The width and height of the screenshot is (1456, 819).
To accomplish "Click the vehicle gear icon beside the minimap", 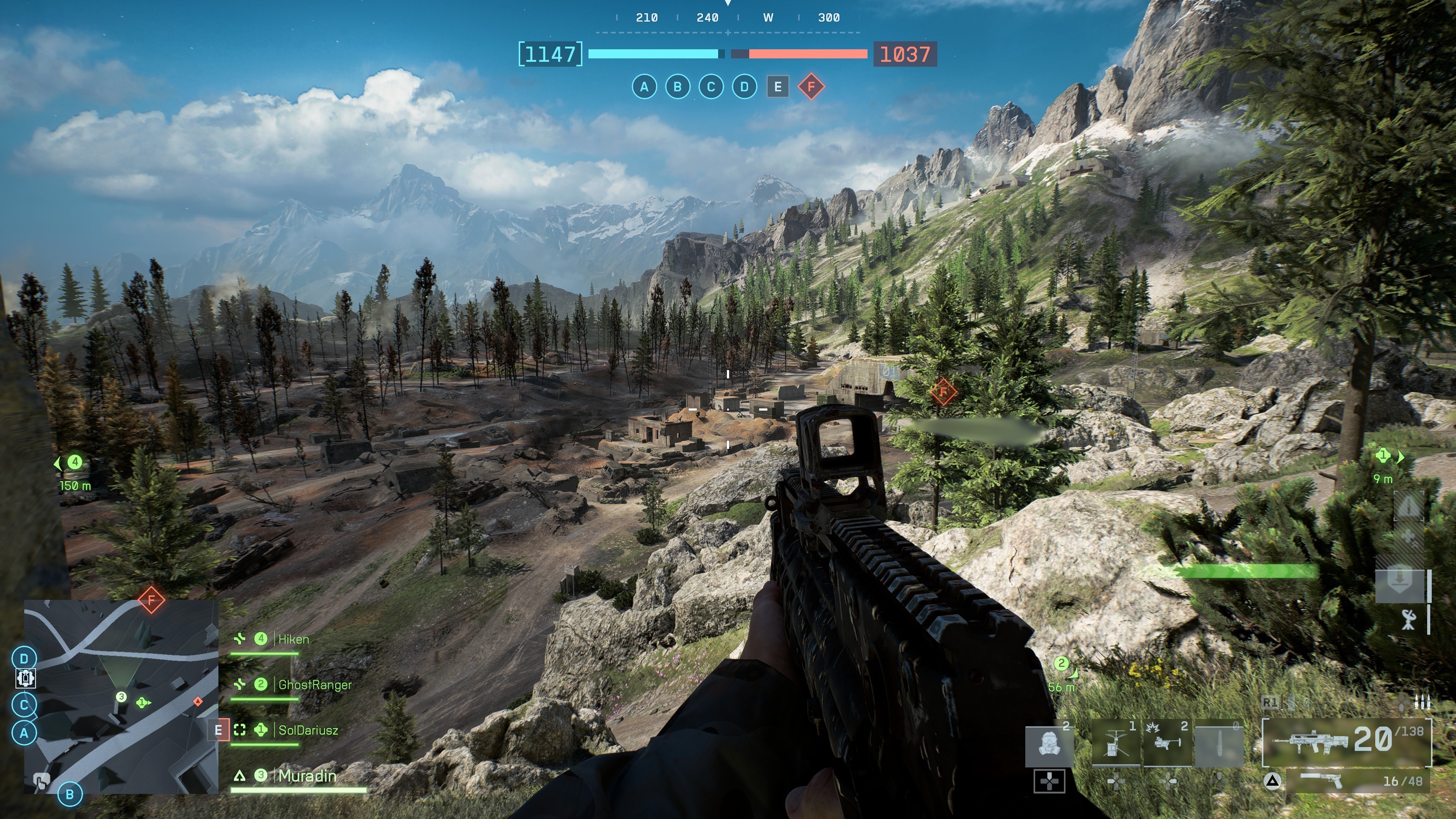I will pyautogui.click(x=24, y=678).
